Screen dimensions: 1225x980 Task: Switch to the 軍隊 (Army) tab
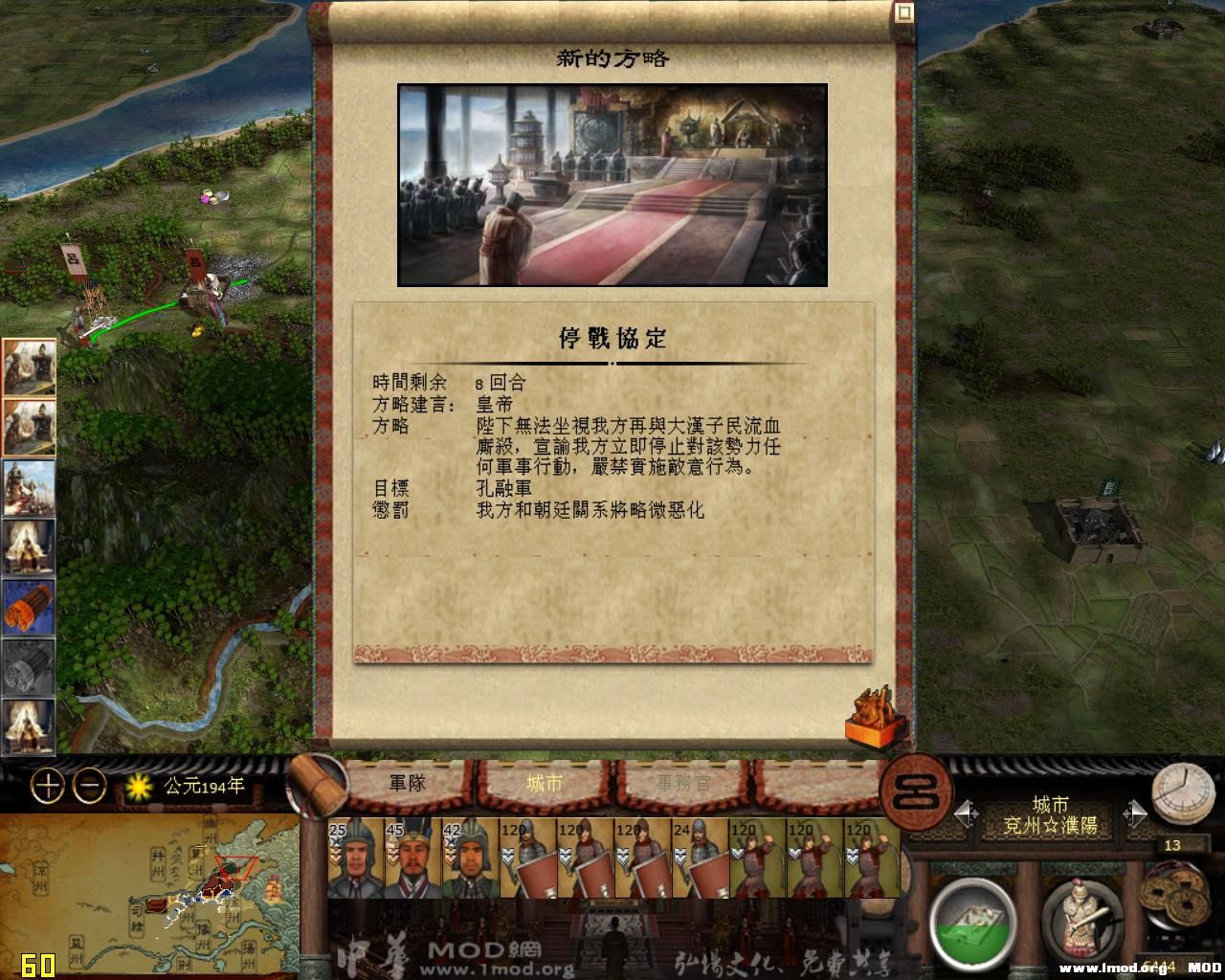coord(407,782)
